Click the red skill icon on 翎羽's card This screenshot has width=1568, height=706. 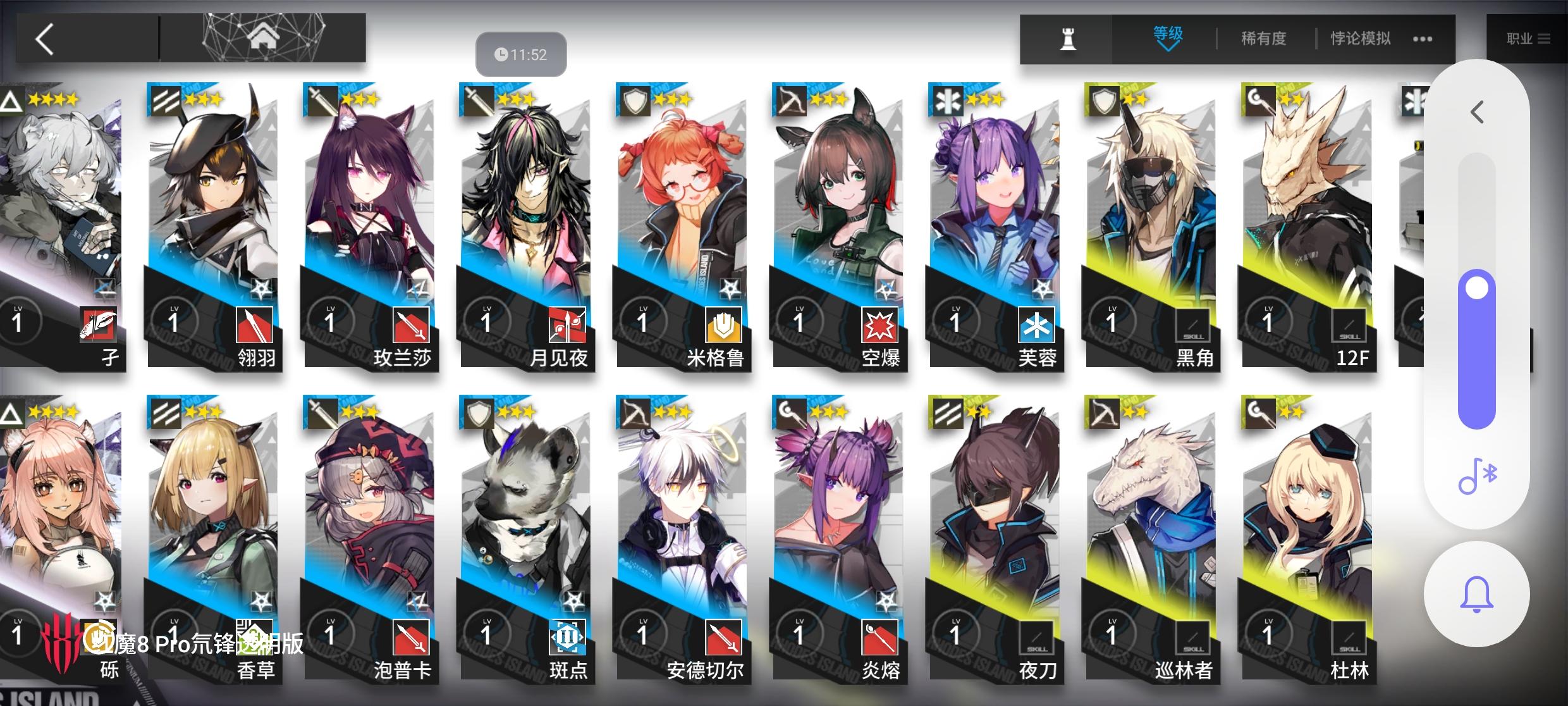coord(255,325)
